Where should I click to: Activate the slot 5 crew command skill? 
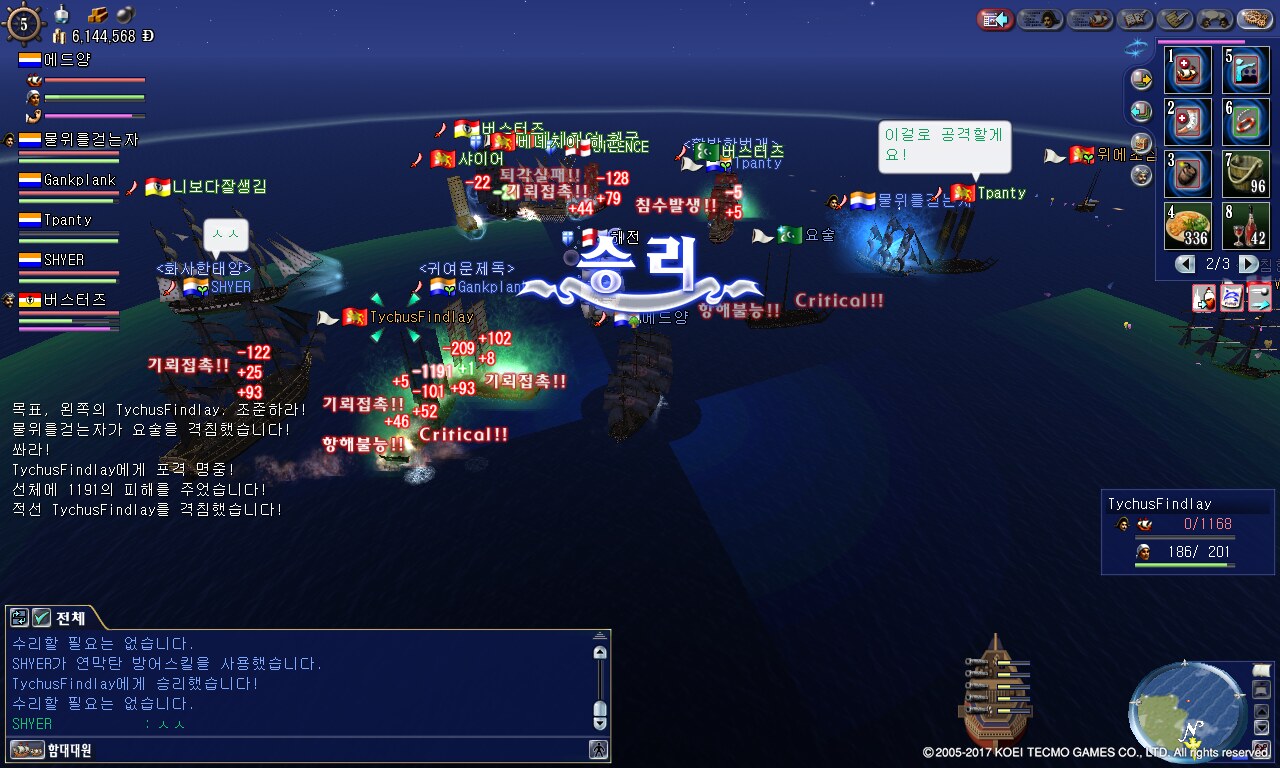(1246, 70)
